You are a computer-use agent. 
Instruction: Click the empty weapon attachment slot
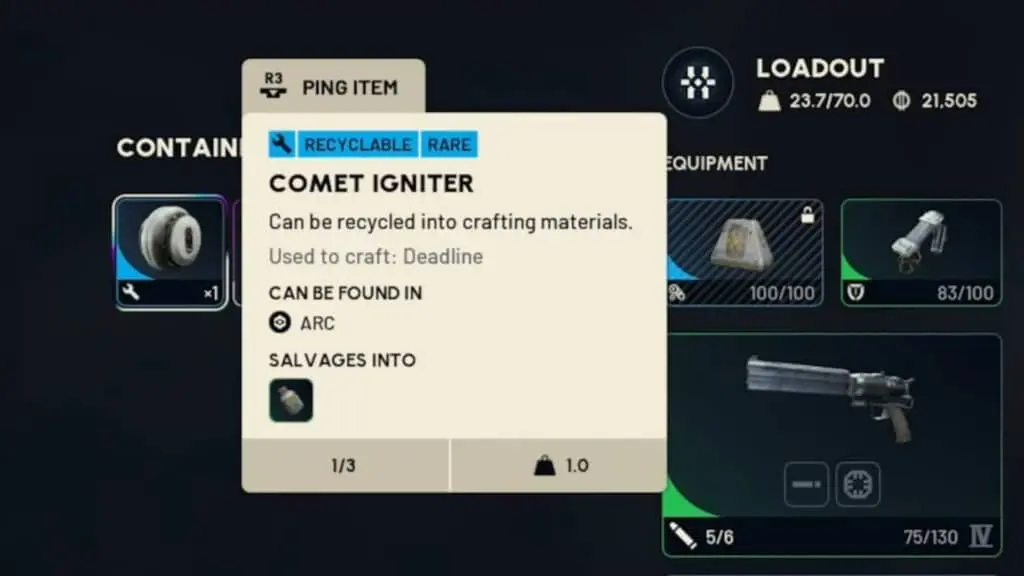805,484
